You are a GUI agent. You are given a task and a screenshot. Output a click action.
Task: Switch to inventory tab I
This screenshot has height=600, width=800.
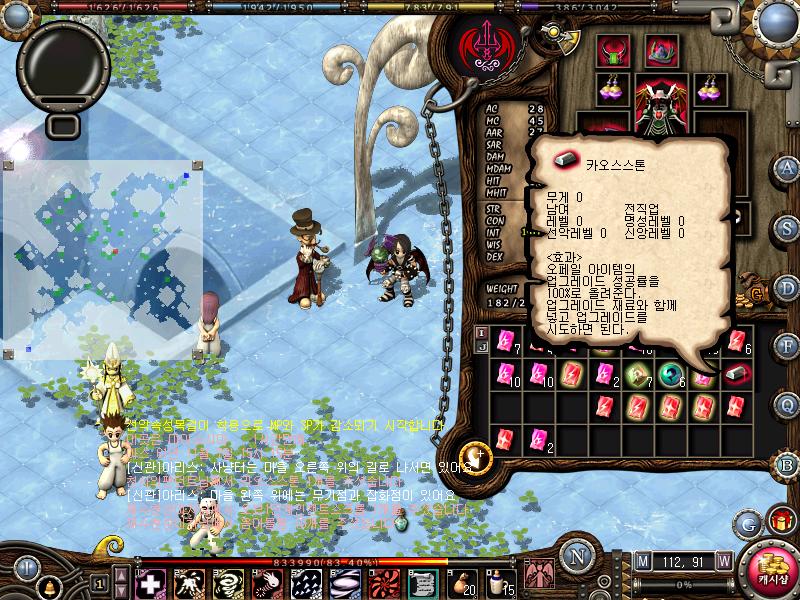(x=481, y=332)
